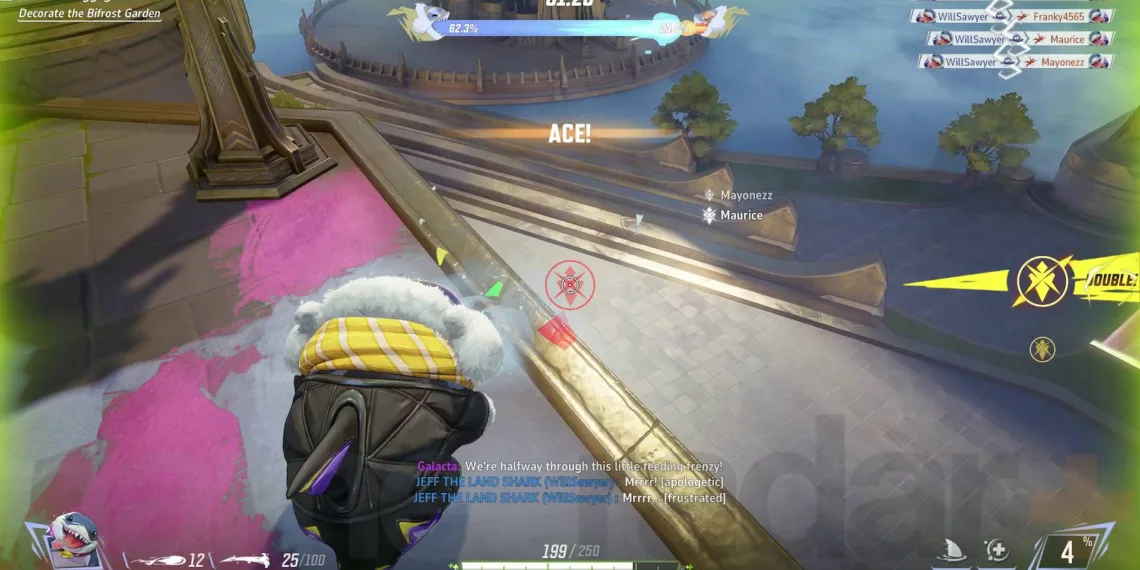This screenshot has height=570, width=1140.
Task: Open the Decorate the Bifrost Garden objective
Action: click(x=90, y=14)
